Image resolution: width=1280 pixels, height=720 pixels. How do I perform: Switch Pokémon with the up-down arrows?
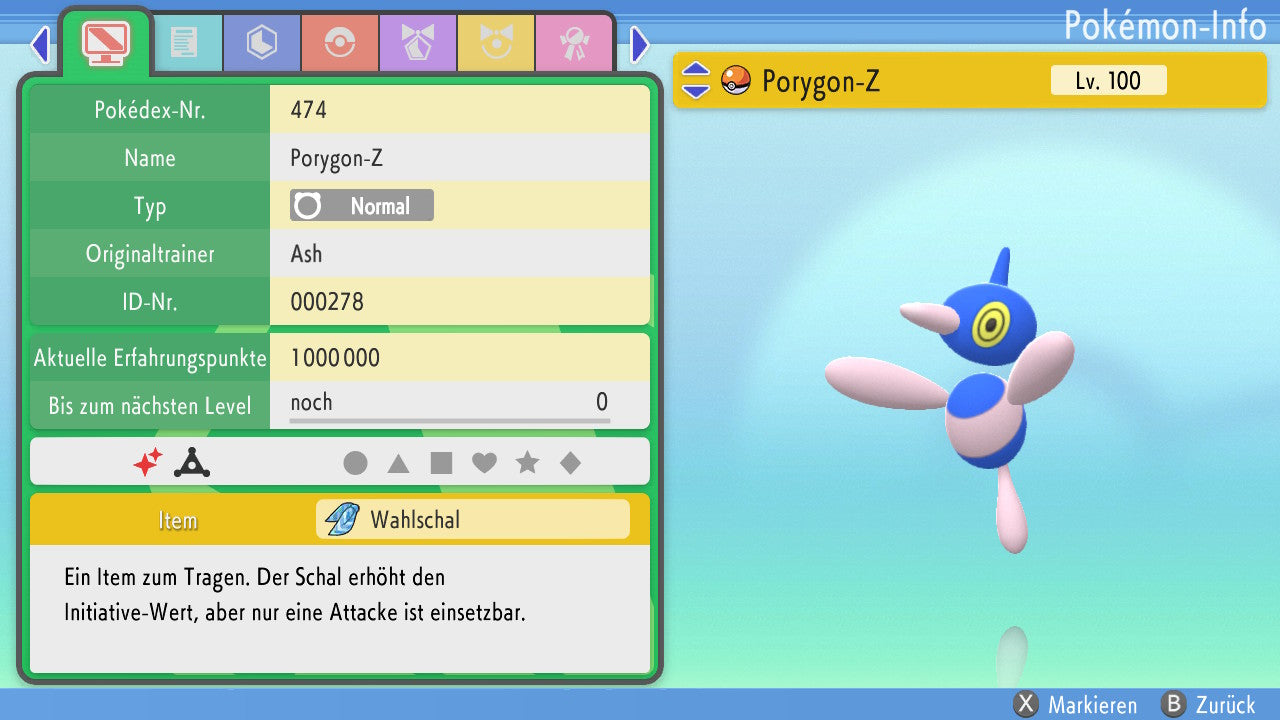coord(695,81)
